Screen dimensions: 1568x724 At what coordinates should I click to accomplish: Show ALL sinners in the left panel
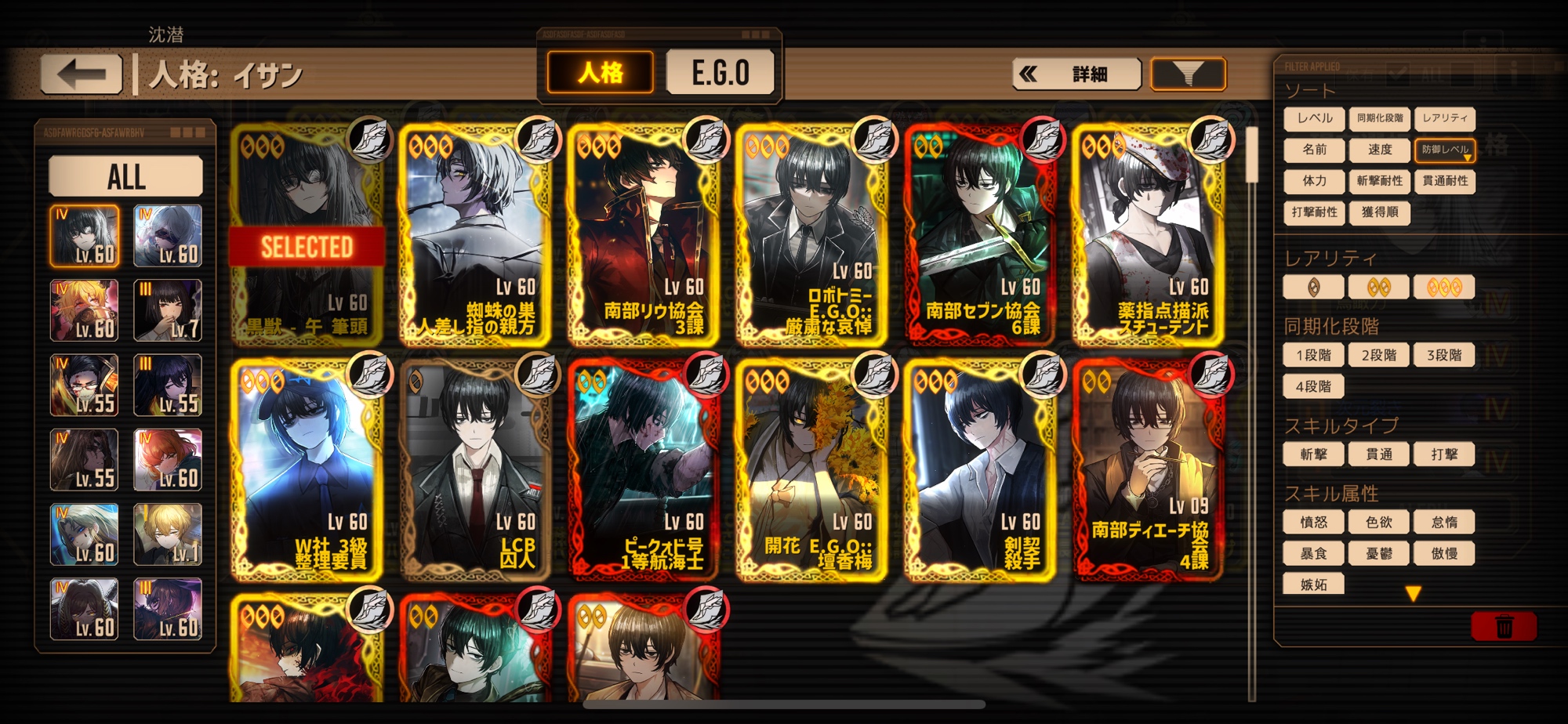(126, 176)
